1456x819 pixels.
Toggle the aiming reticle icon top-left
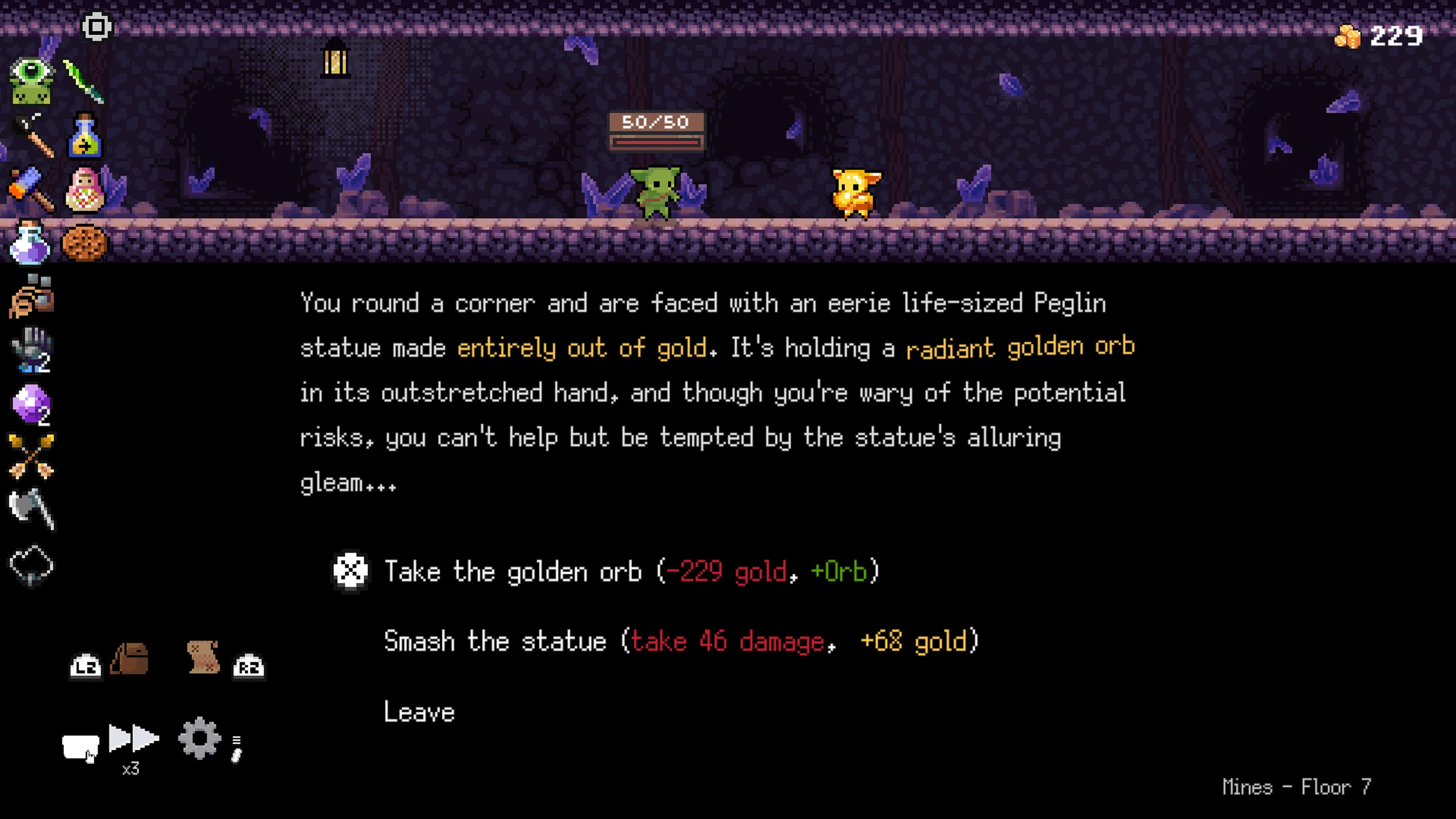(97, 25)
